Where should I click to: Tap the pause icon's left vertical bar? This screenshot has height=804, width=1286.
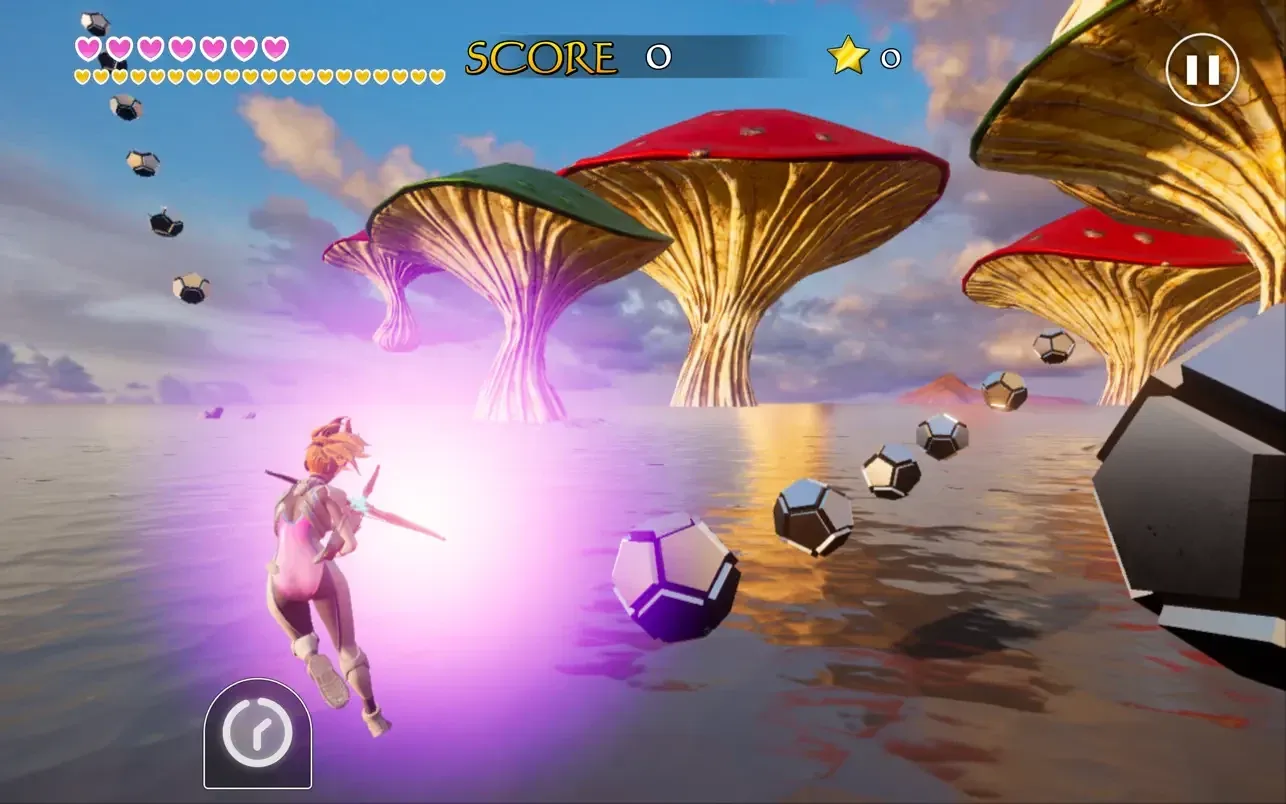click(1191, 70)
